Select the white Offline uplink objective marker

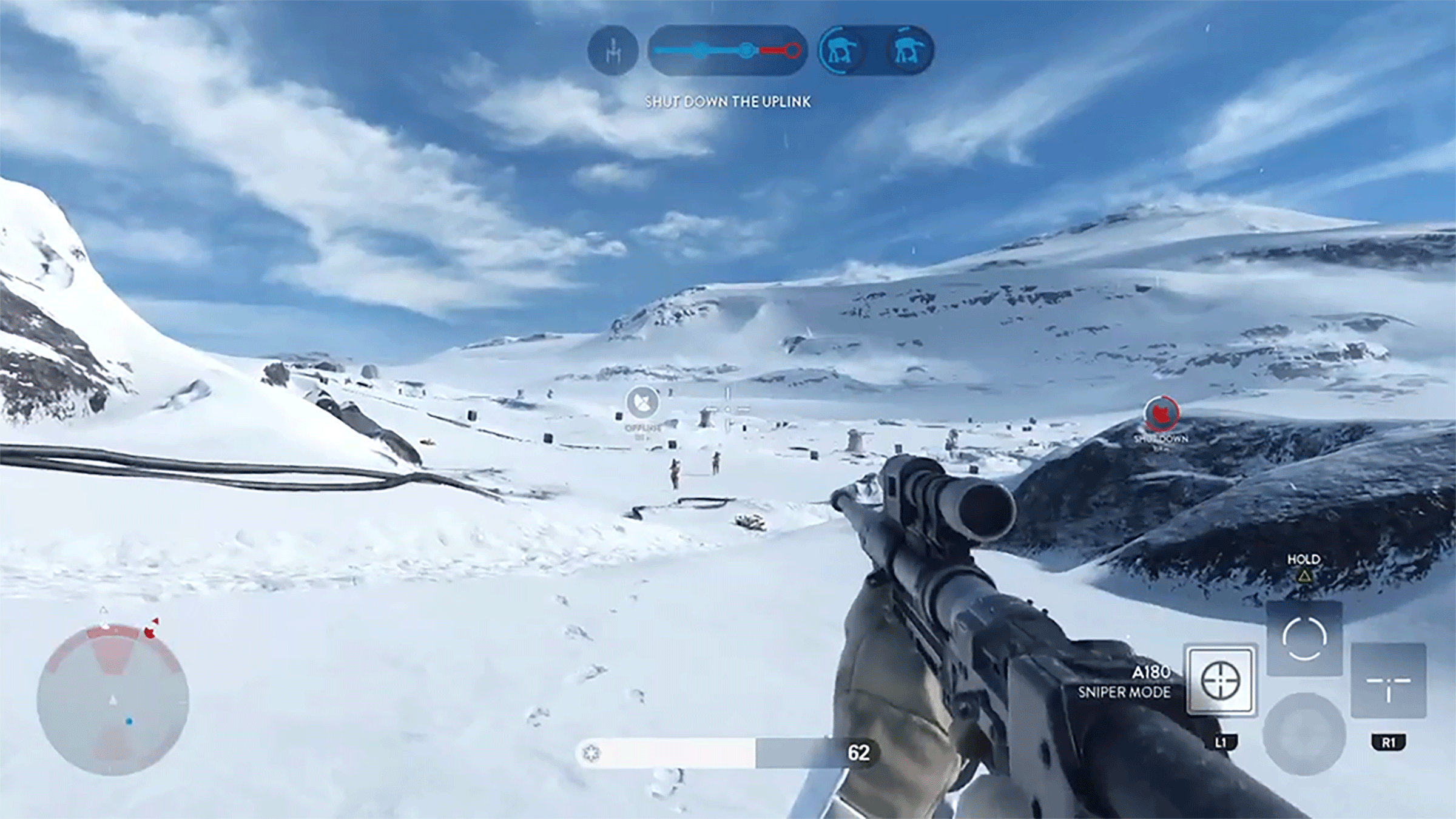pos(642,402)
